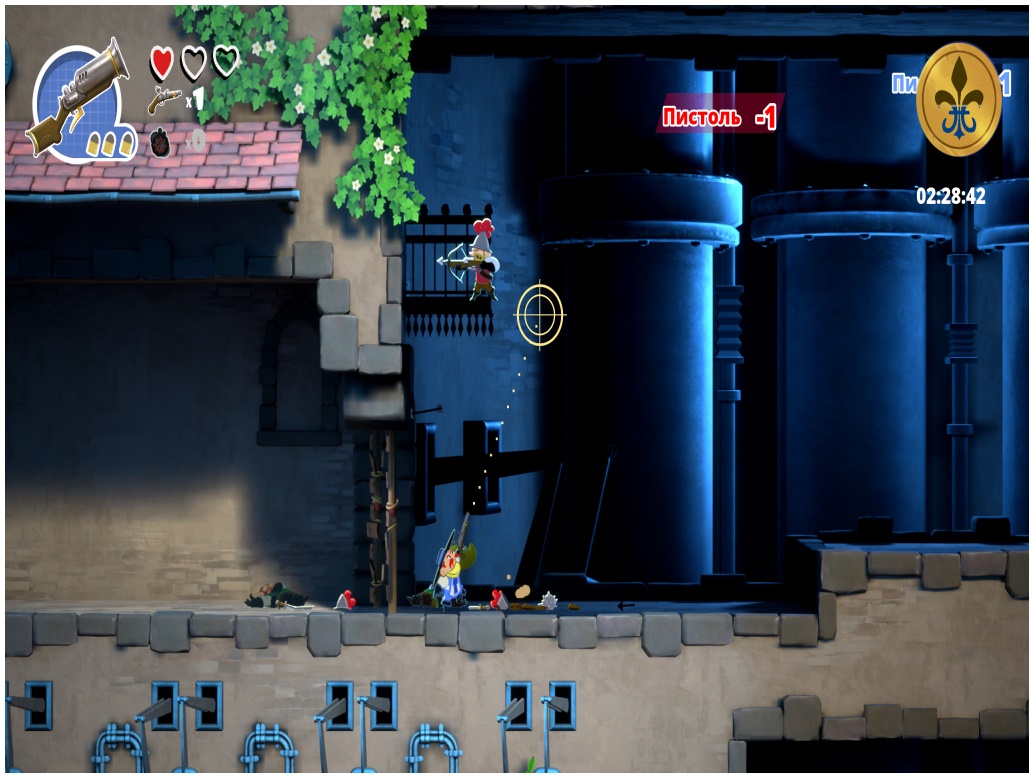
Task: Select the bomb item icon
Action: tap(162, 143)
